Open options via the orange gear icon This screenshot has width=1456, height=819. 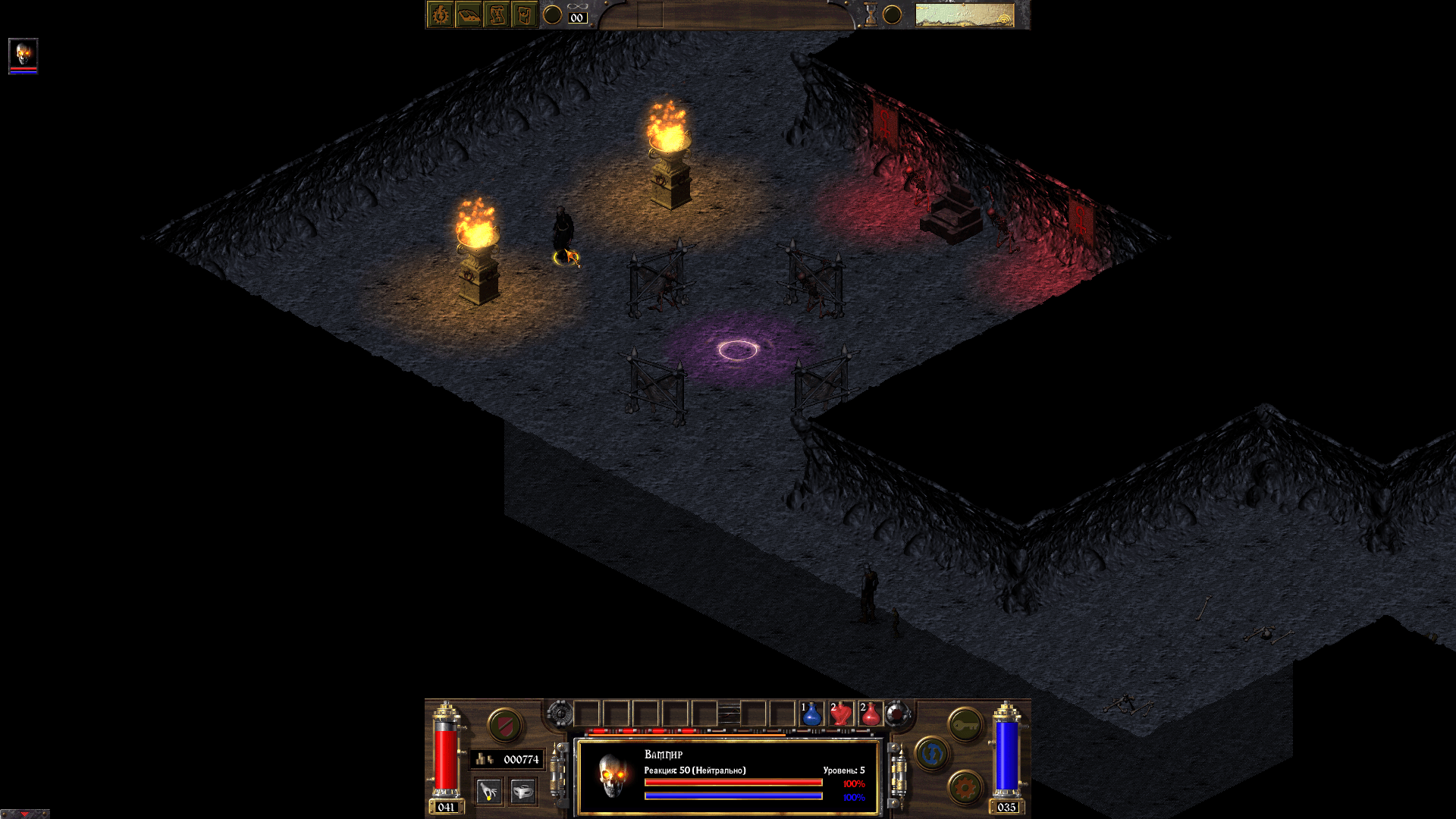coord(966,786)
